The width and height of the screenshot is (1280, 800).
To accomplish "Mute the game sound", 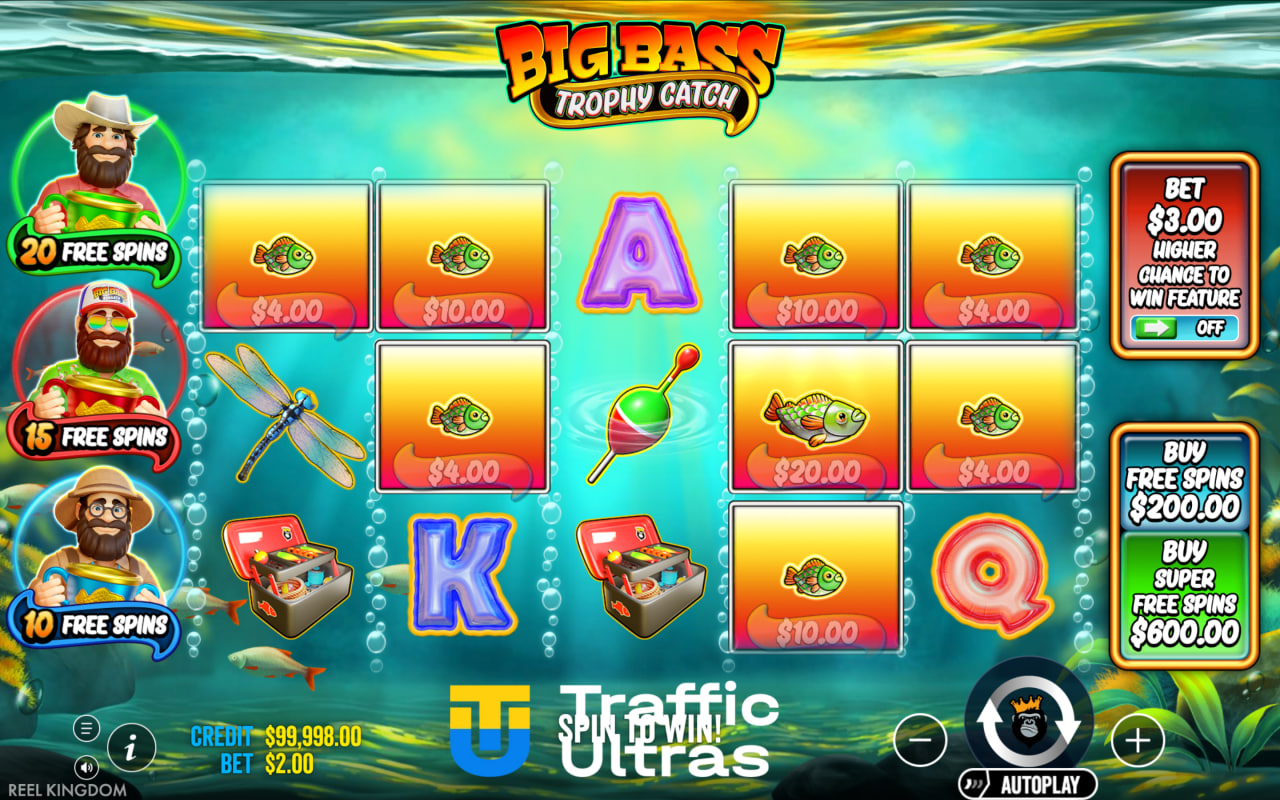I will (x=88, y=768).
